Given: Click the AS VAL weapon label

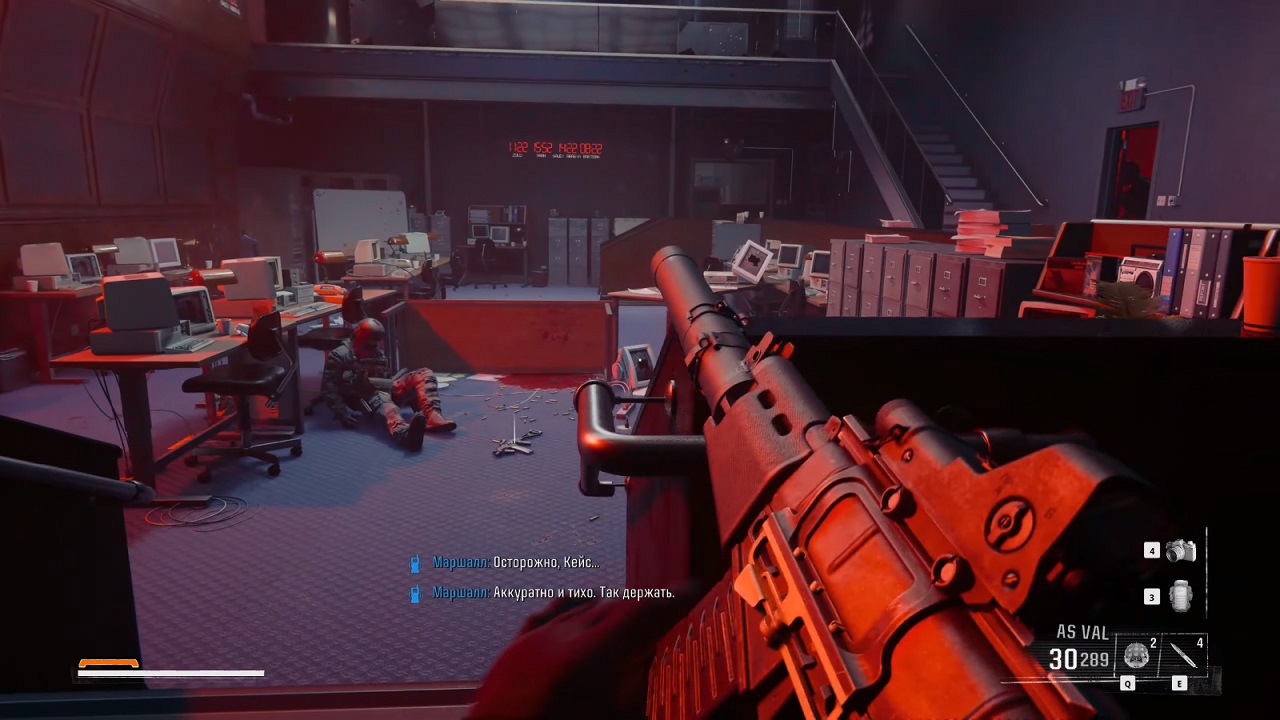Looking at the screenshot, I should (x=1080, y=633).
